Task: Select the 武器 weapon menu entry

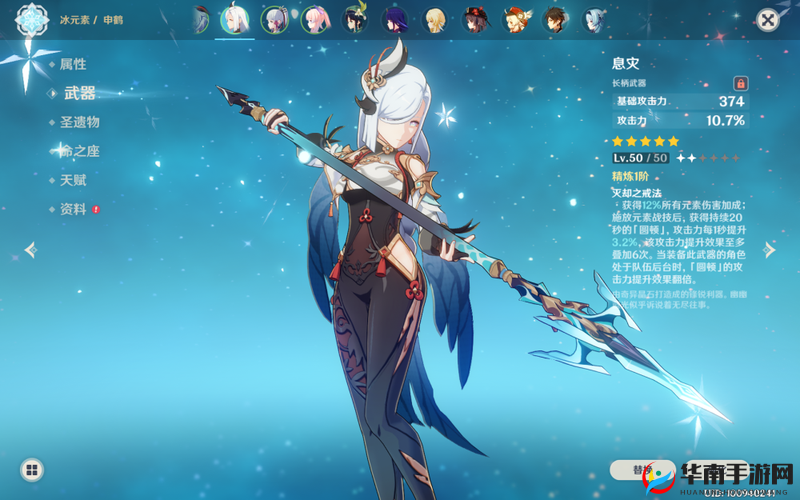Action: [x=80, y=93]
